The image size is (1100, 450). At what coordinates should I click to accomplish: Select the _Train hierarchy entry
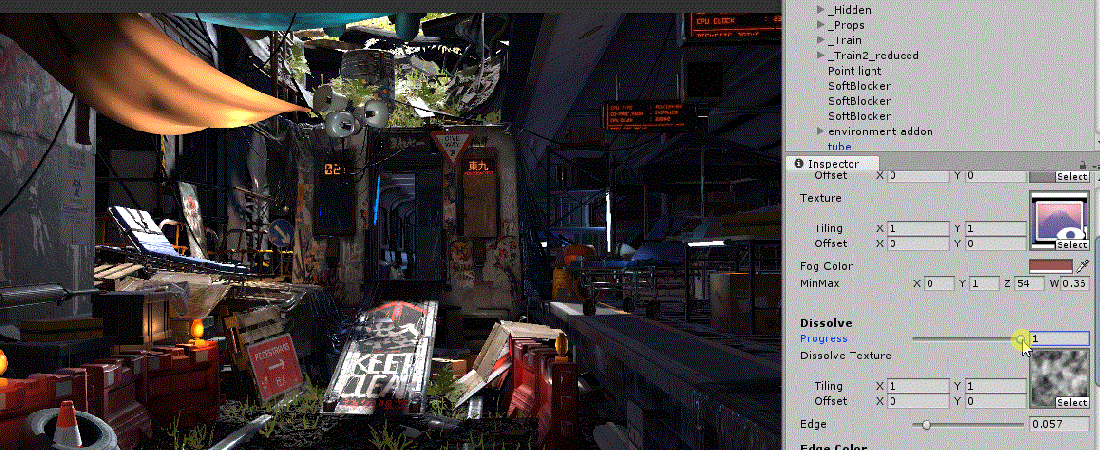click(x=846, y=40)
